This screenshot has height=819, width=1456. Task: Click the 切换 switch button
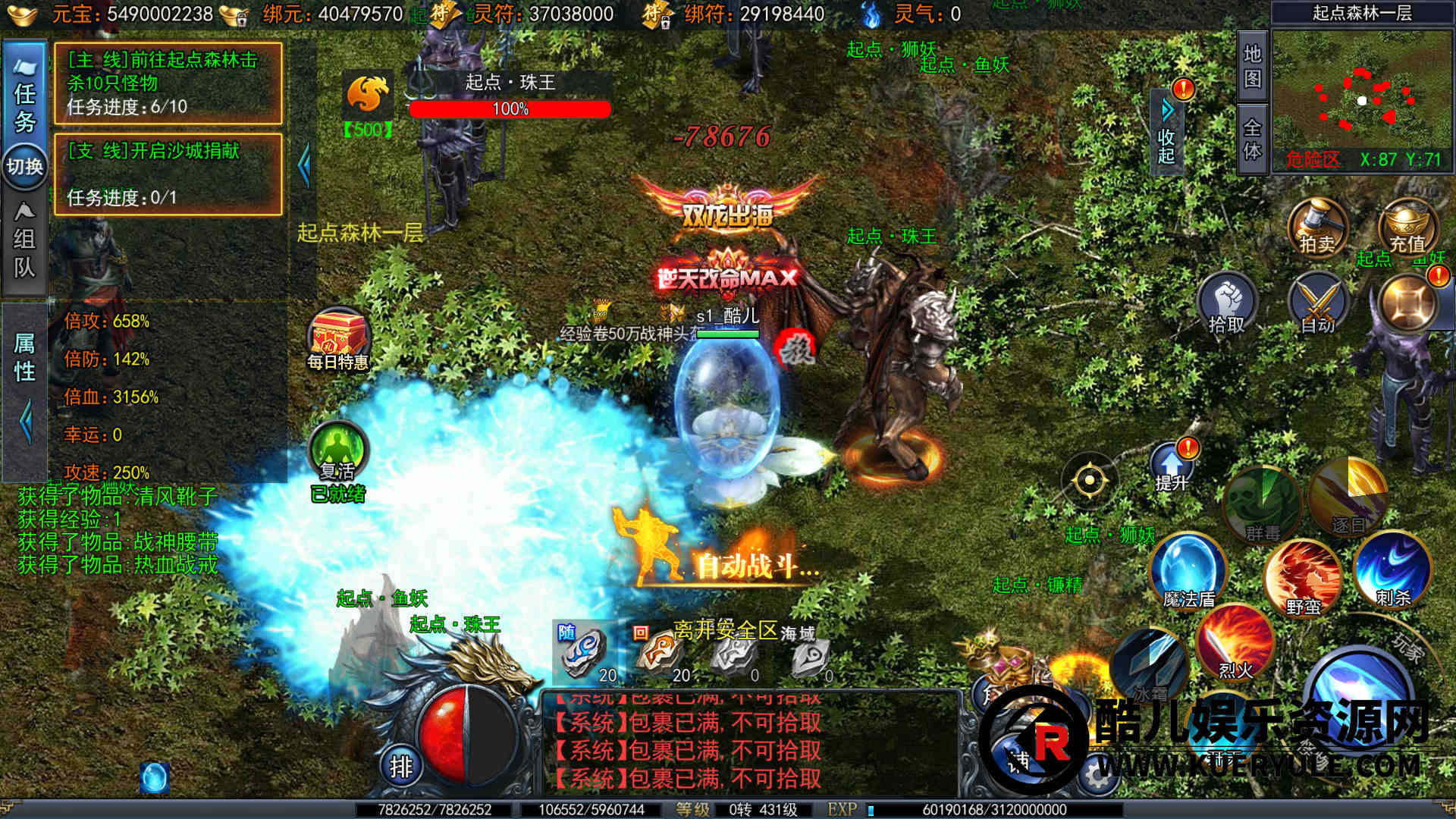(x=24, y=166)
